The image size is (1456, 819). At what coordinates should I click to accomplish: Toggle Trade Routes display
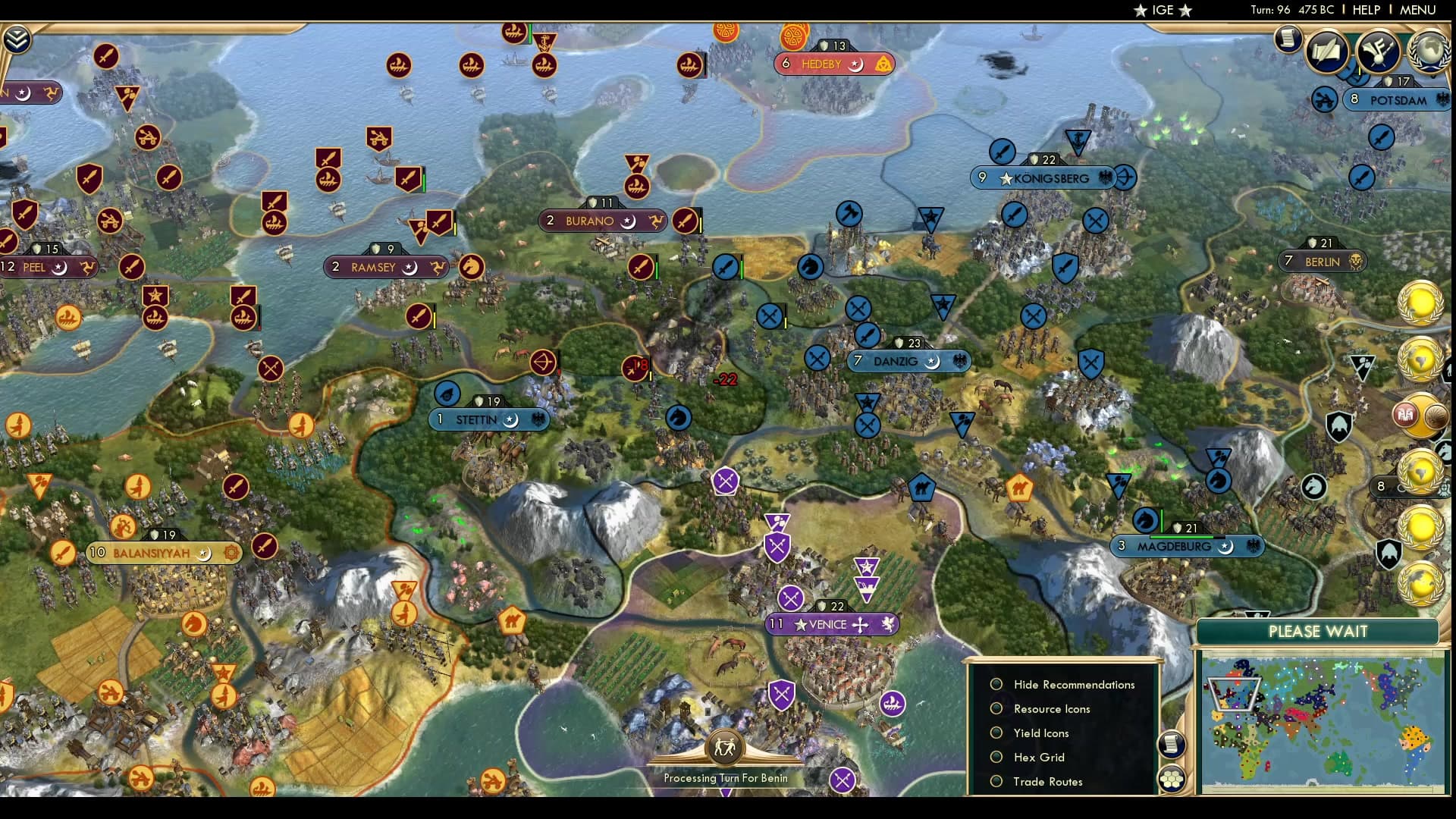click(996, 781)
